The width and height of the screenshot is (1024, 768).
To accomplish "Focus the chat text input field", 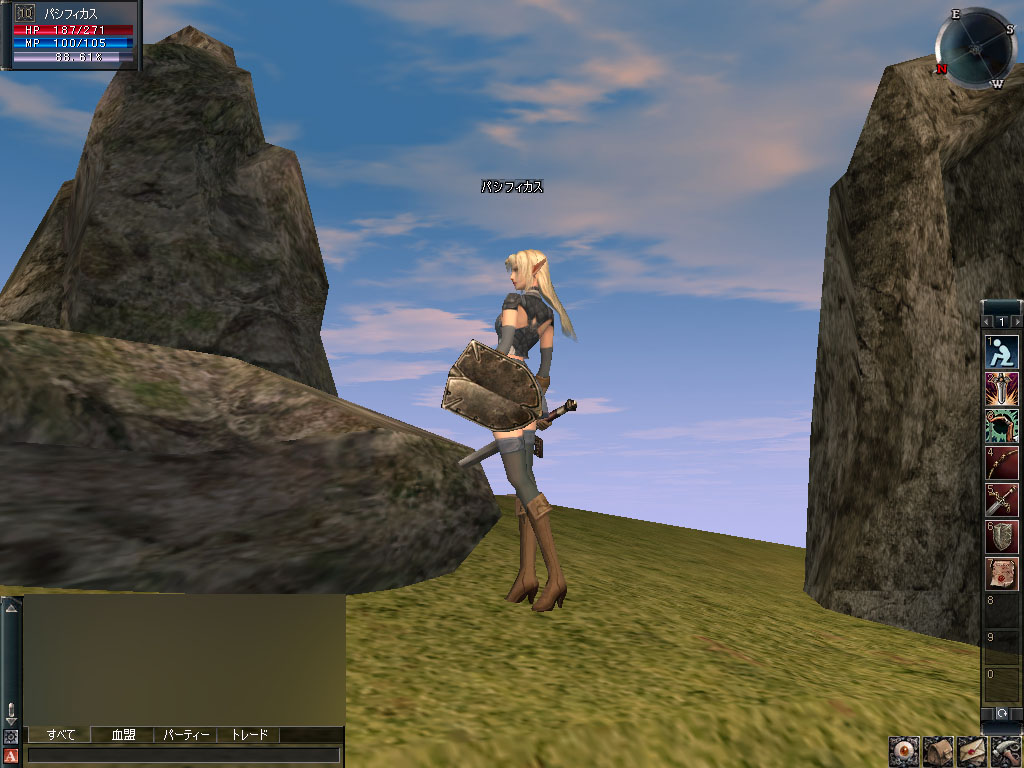I will [x=184, y=755].
